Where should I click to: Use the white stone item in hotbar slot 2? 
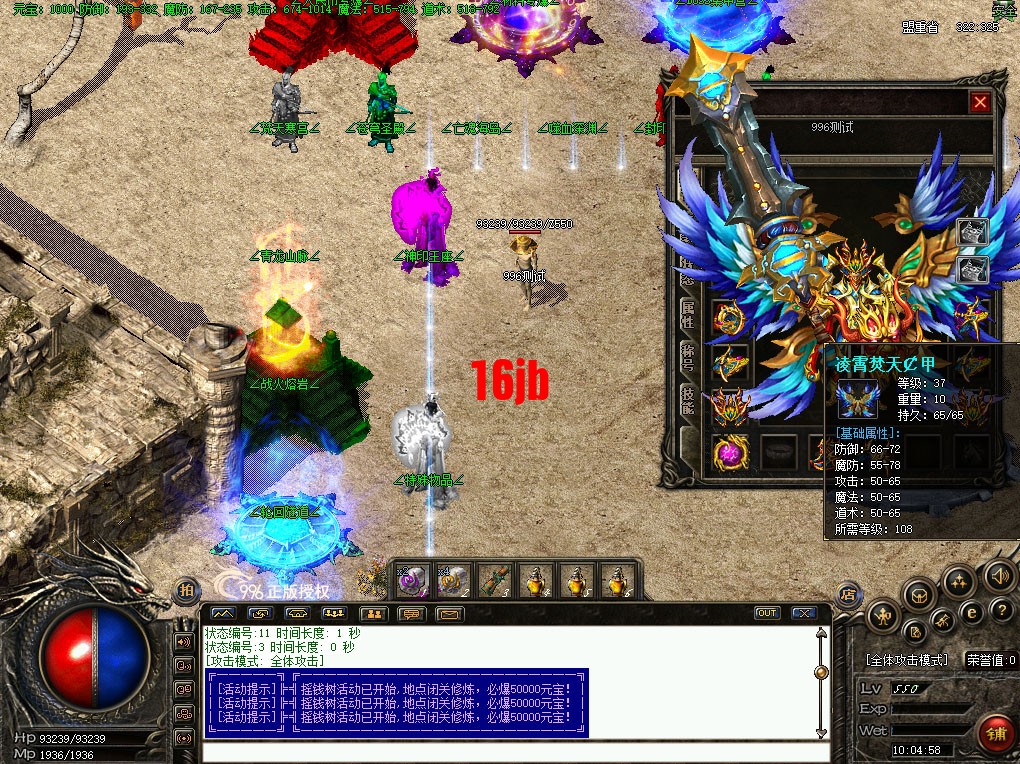point(453,579)
